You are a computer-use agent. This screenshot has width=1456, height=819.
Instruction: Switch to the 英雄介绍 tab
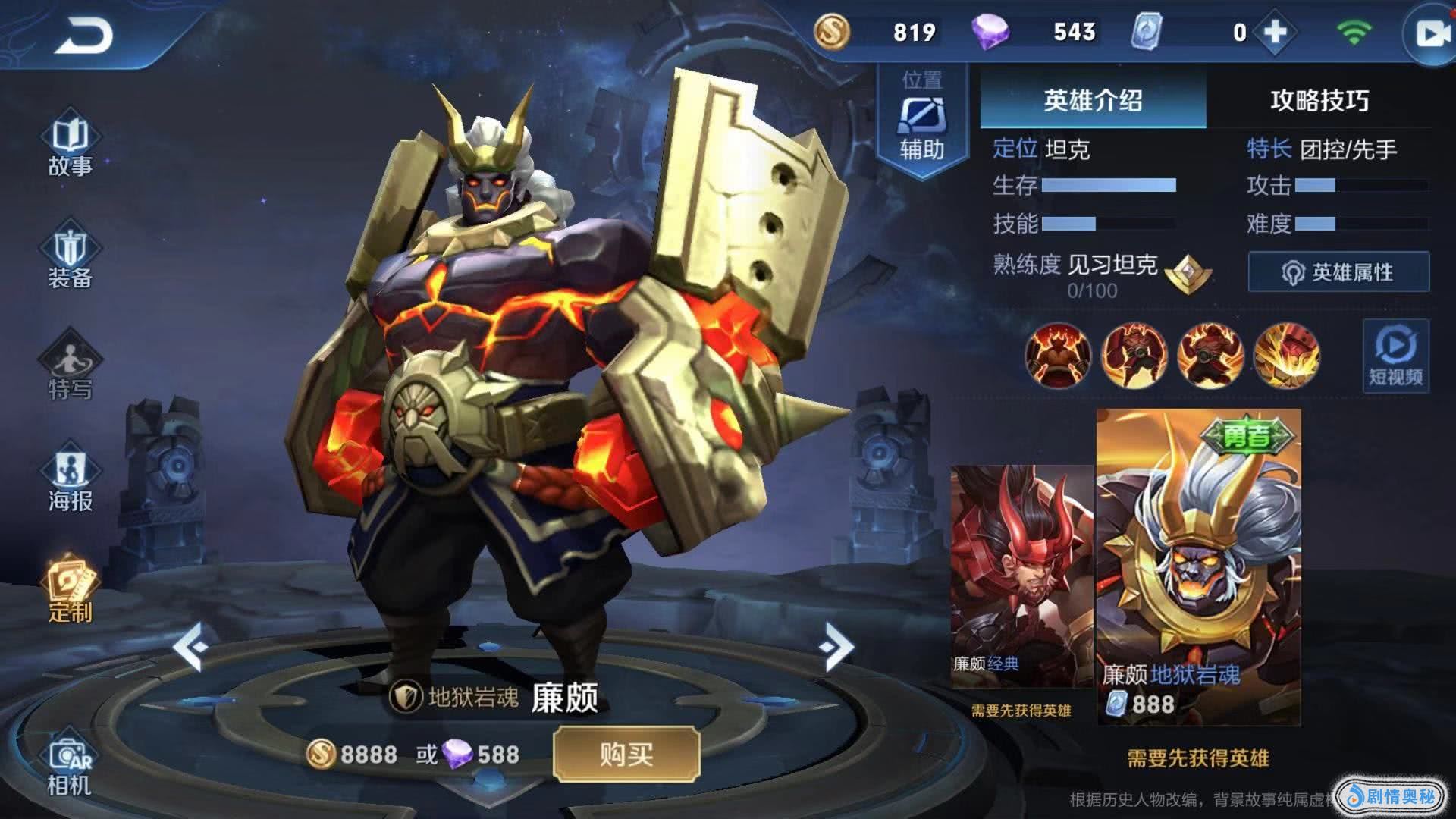(x=1093, y=100)
